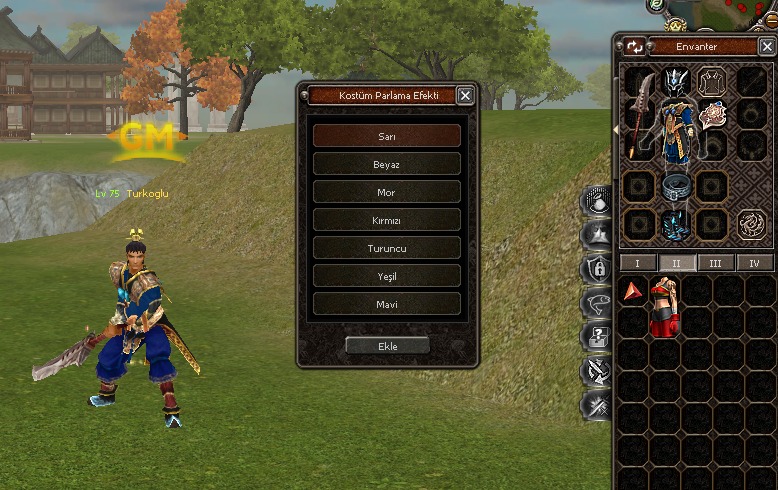Choose the Turuncu glow option

pyautogui.click(x=386, y=247)
